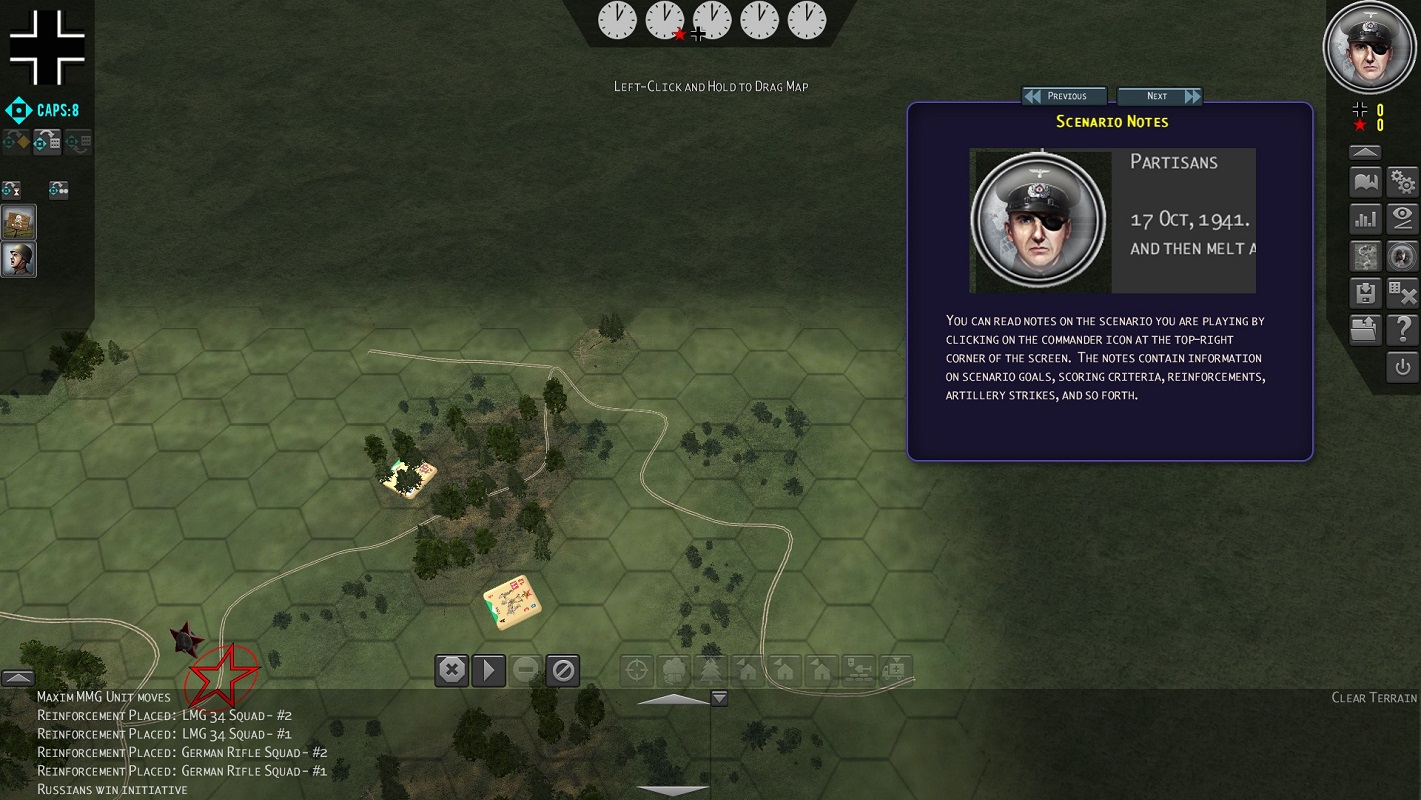1421x800 pixels.
Task: Open the map book icon
Action: (1365, 183)
